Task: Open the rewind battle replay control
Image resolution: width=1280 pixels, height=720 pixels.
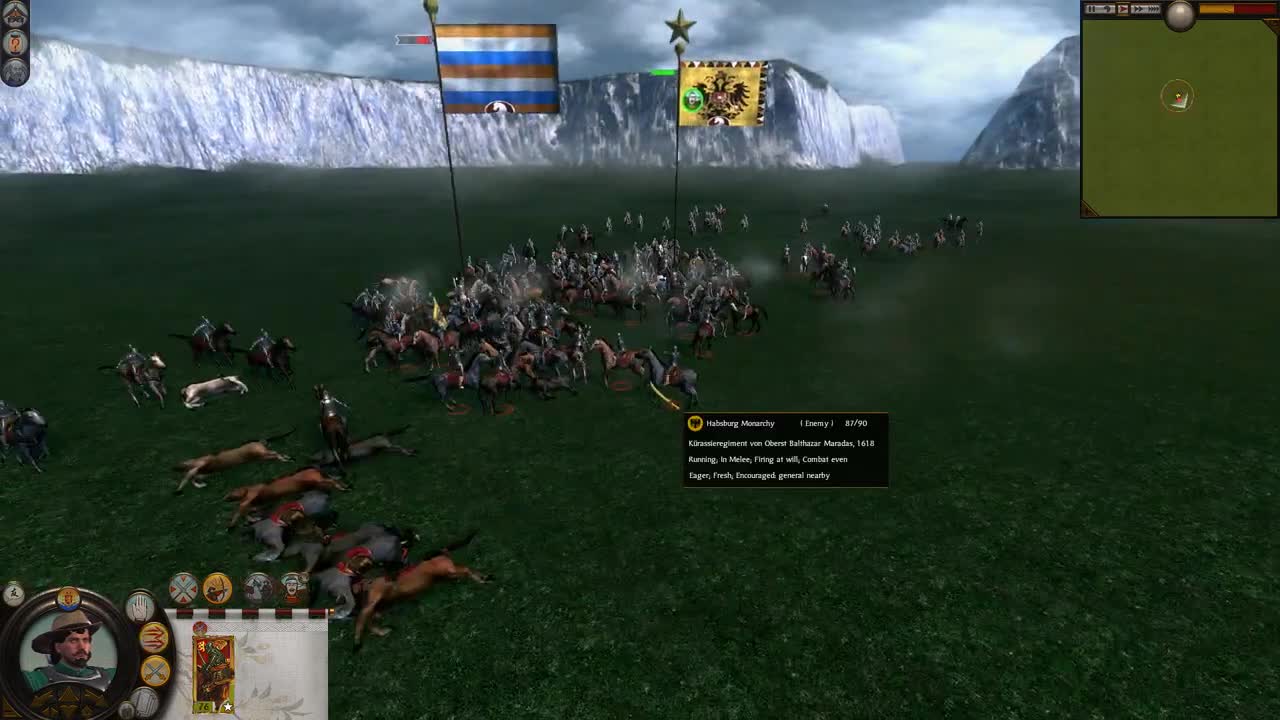Action: (x=1107, y=9)
